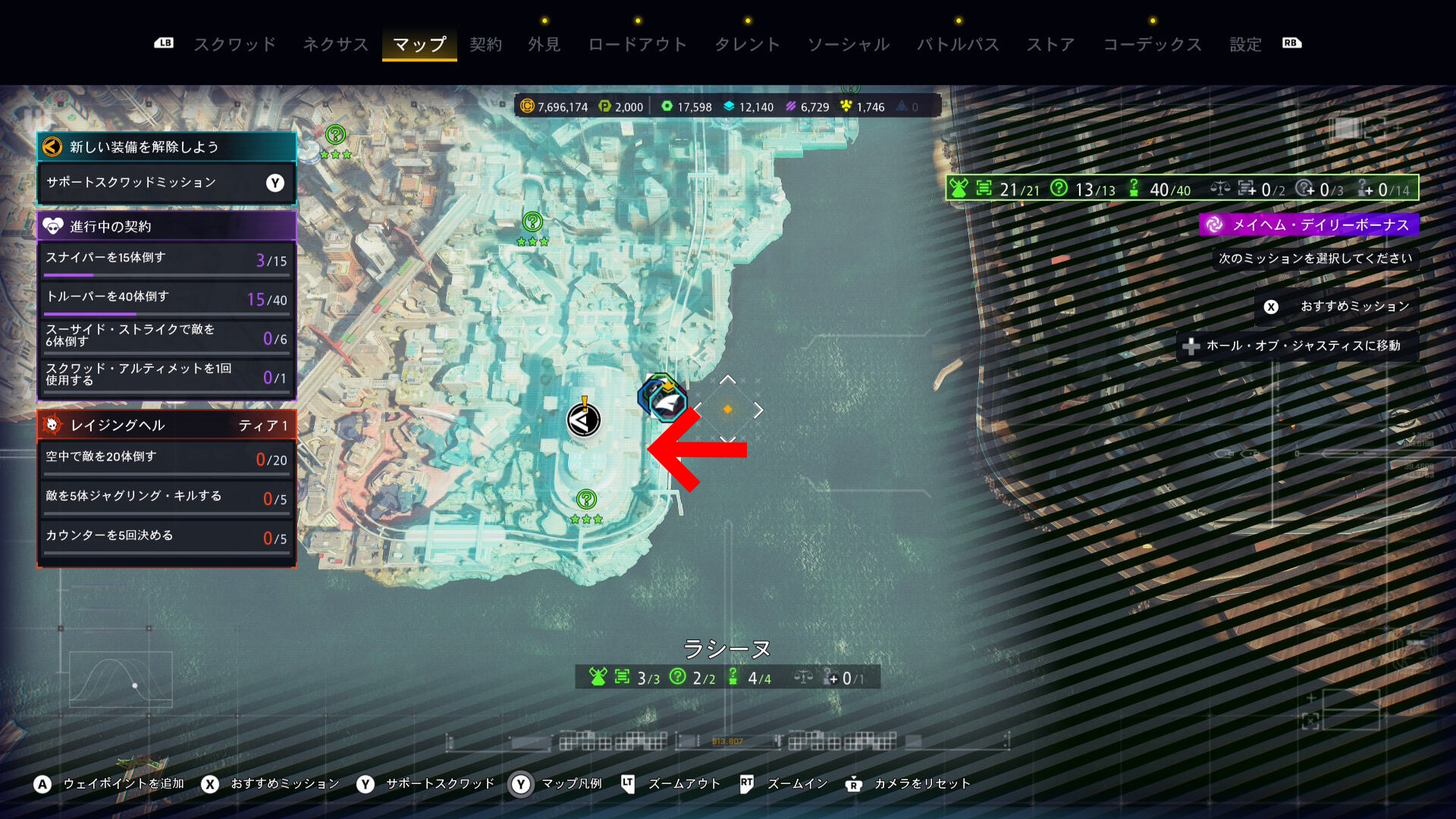Image resolution: width=1456 pixels, height=819 pixels.
Task: Click the black mission marker with exclamation mark
Action: 583,419
